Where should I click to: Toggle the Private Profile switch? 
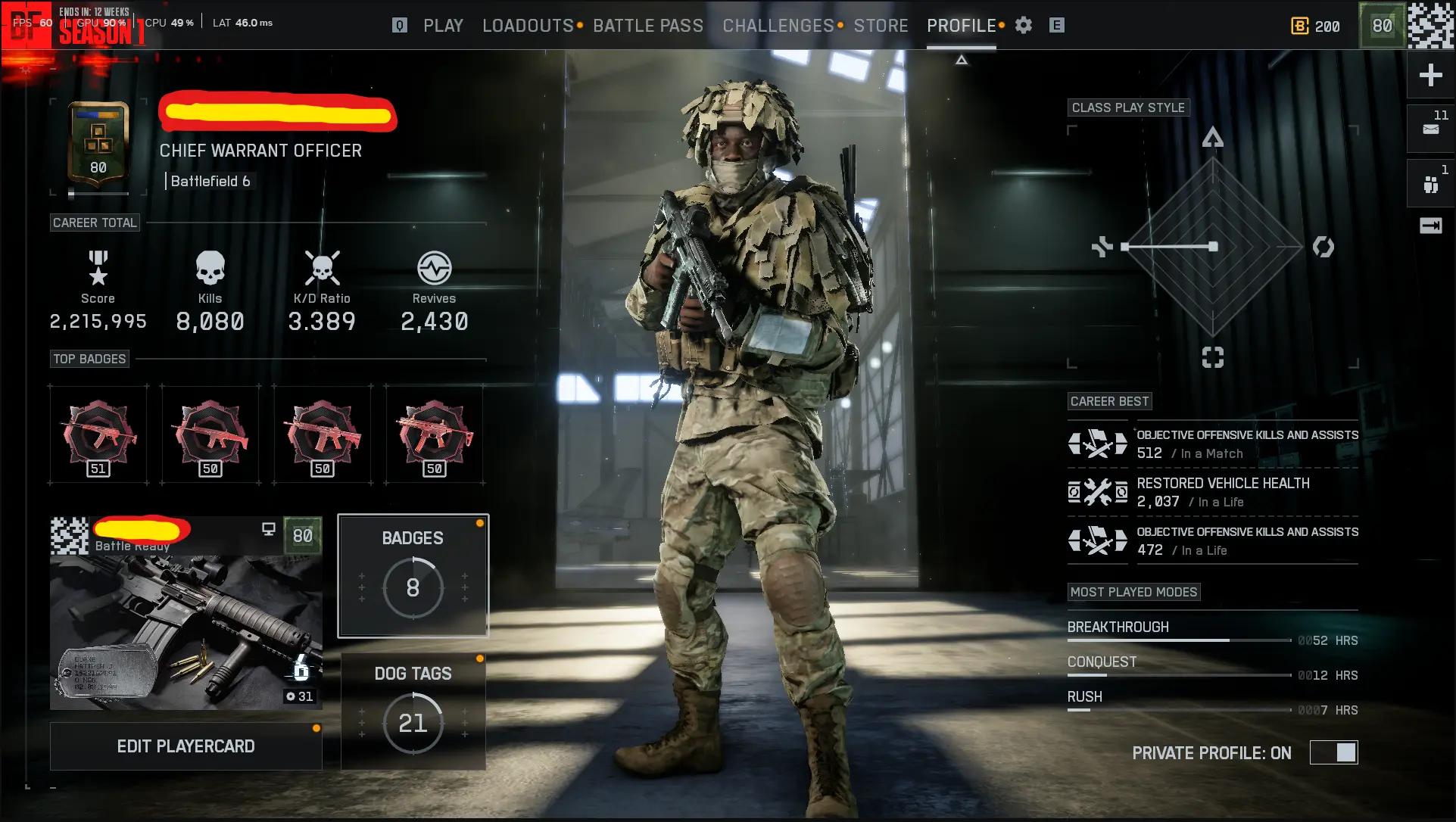pyautogui.click(x=1334, y=752)
